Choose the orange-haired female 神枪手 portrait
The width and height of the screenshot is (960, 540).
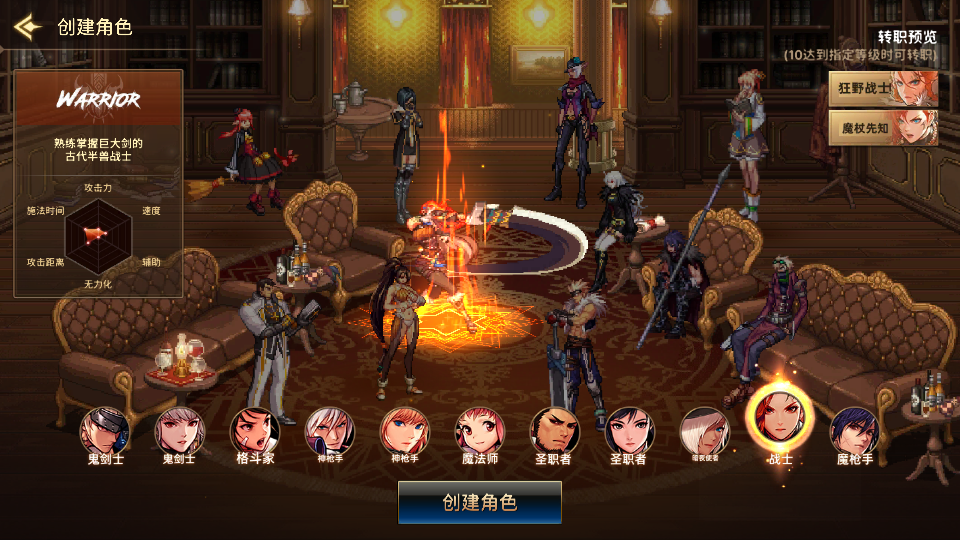pos(404,431)
